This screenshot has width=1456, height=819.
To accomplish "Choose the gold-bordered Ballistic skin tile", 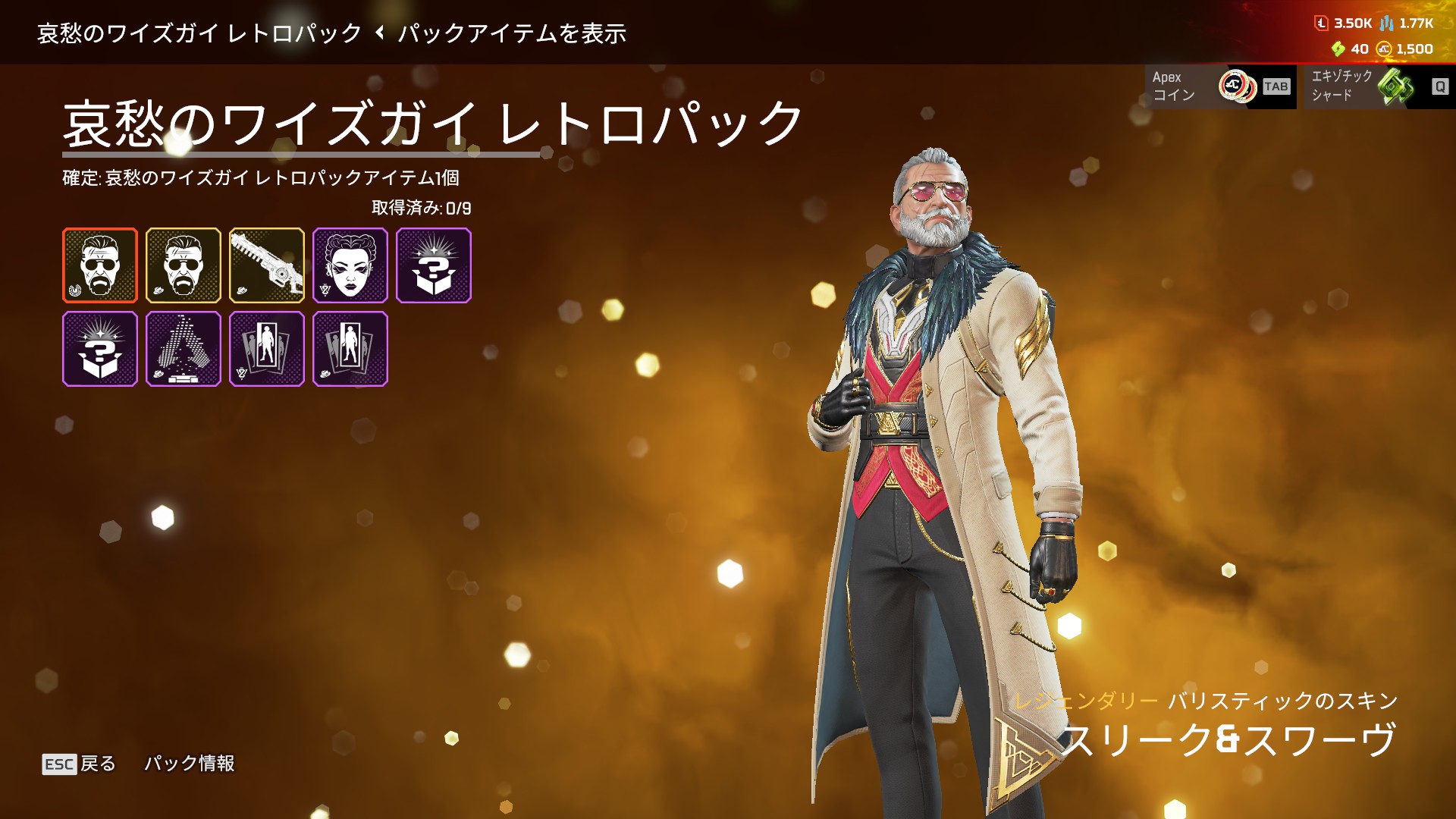I will (x=184, y=265).
